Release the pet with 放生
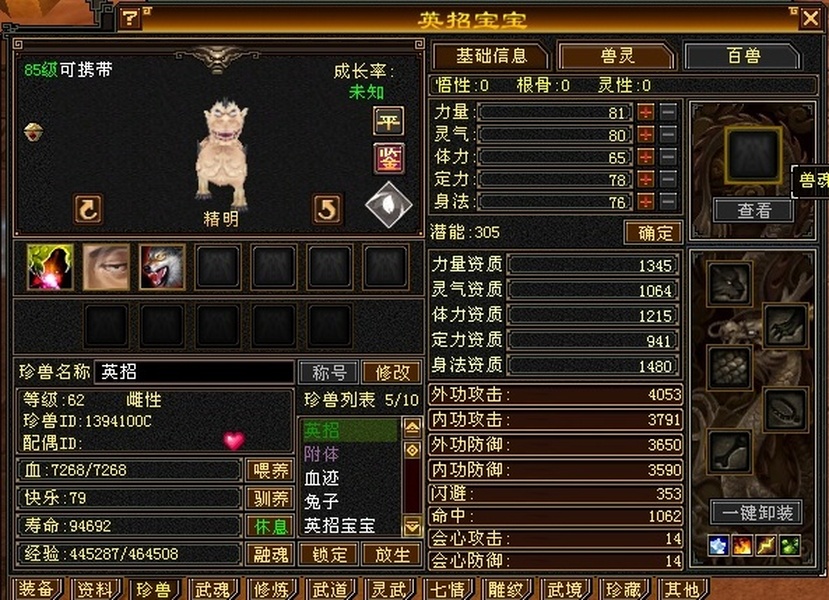This screenshot has width=829, height=600. (x=391, y=554)
